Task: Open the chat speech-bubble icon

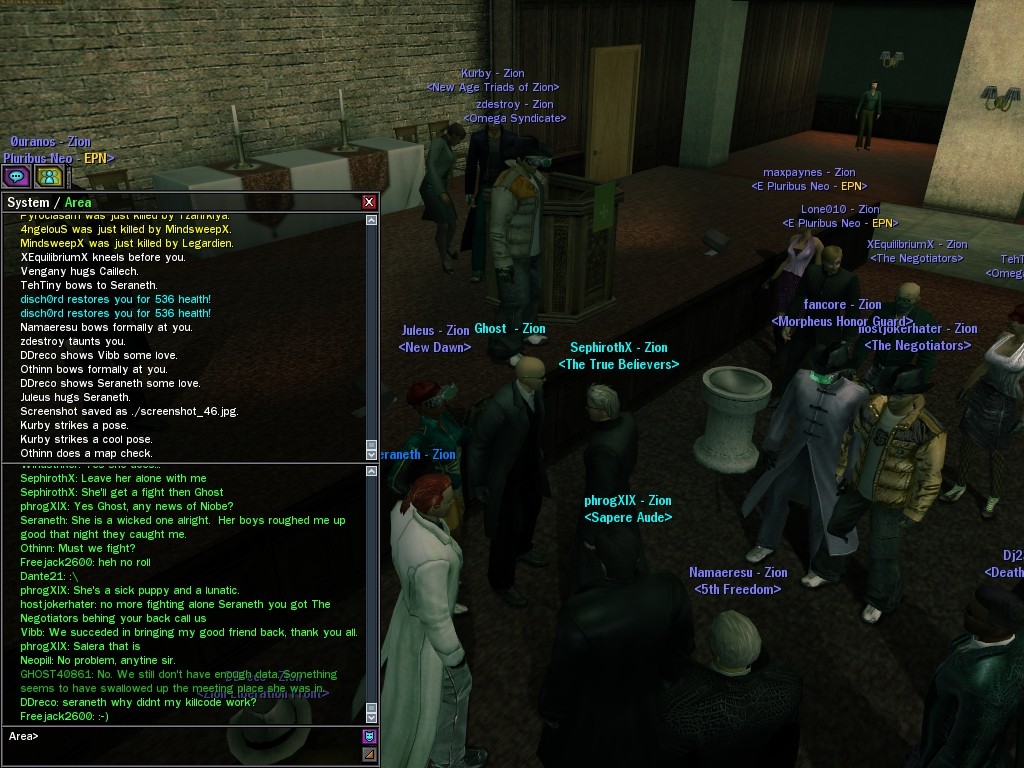Action: point(16,177)
